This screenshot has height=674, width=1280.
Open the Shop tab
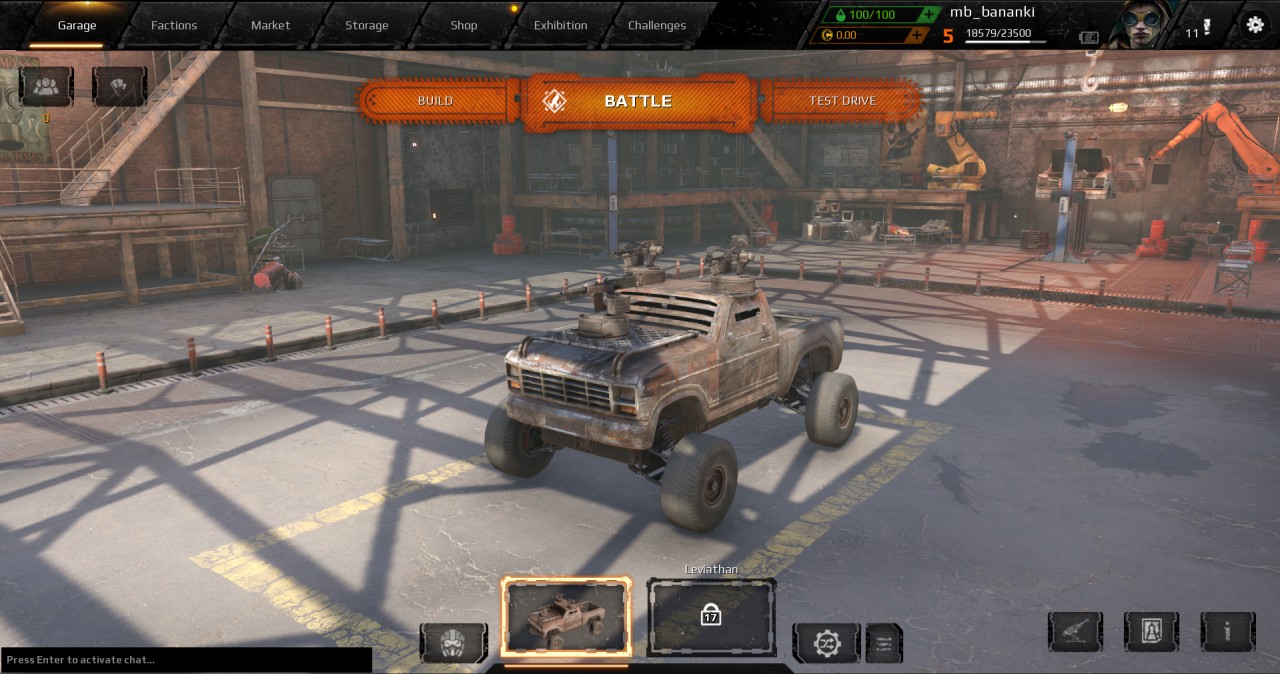[x=464, y=25]
